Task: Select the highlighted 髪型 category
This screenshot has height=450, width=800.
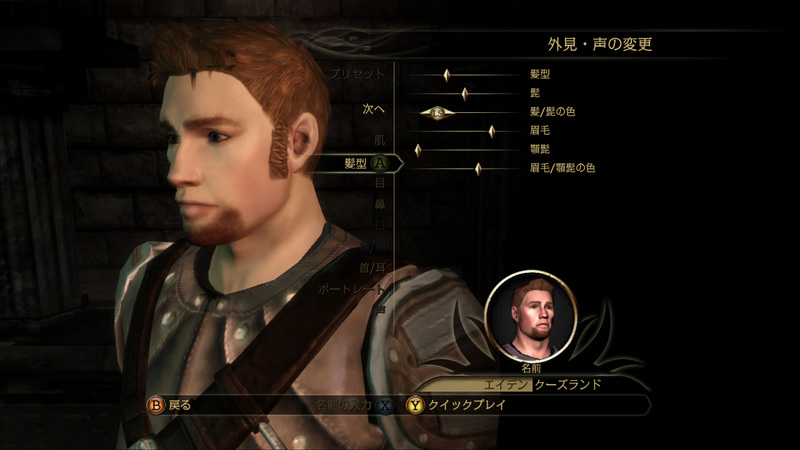Action: click(357, 162)
